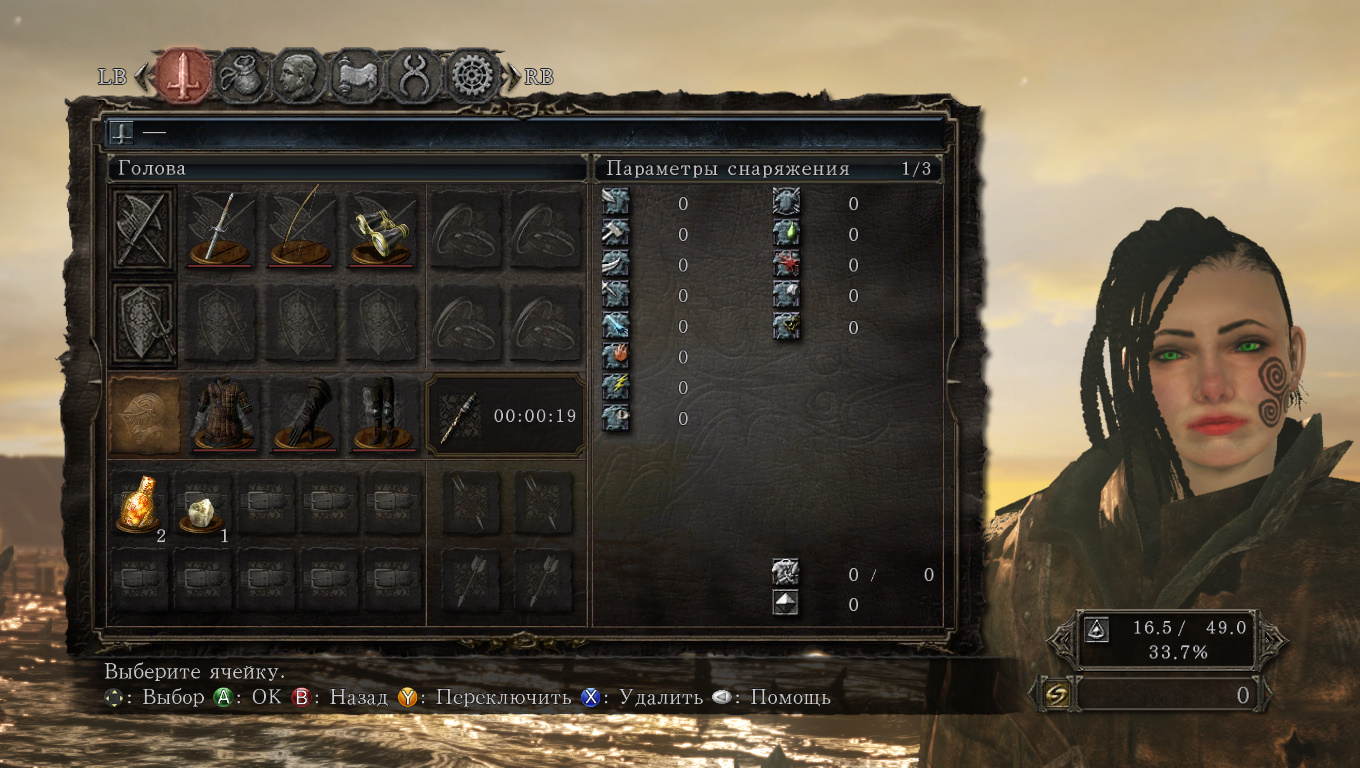Image resolution: width=1360 pixels, height=768 pixels.
Task: Select the scroll messages tab
Action: [357, 76]
